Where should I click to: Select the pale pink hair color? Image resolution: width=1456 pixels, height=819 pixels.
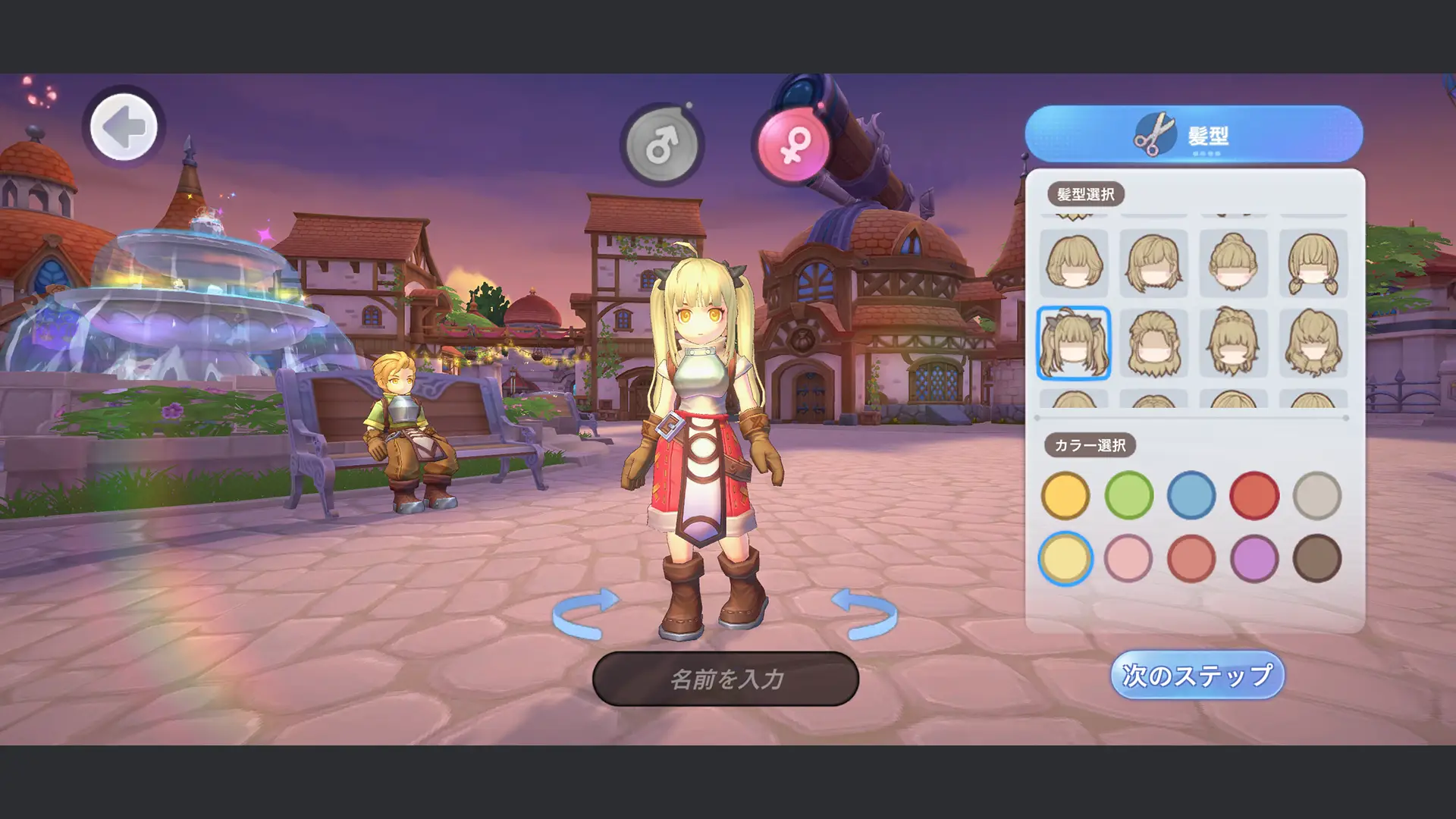1128,559
